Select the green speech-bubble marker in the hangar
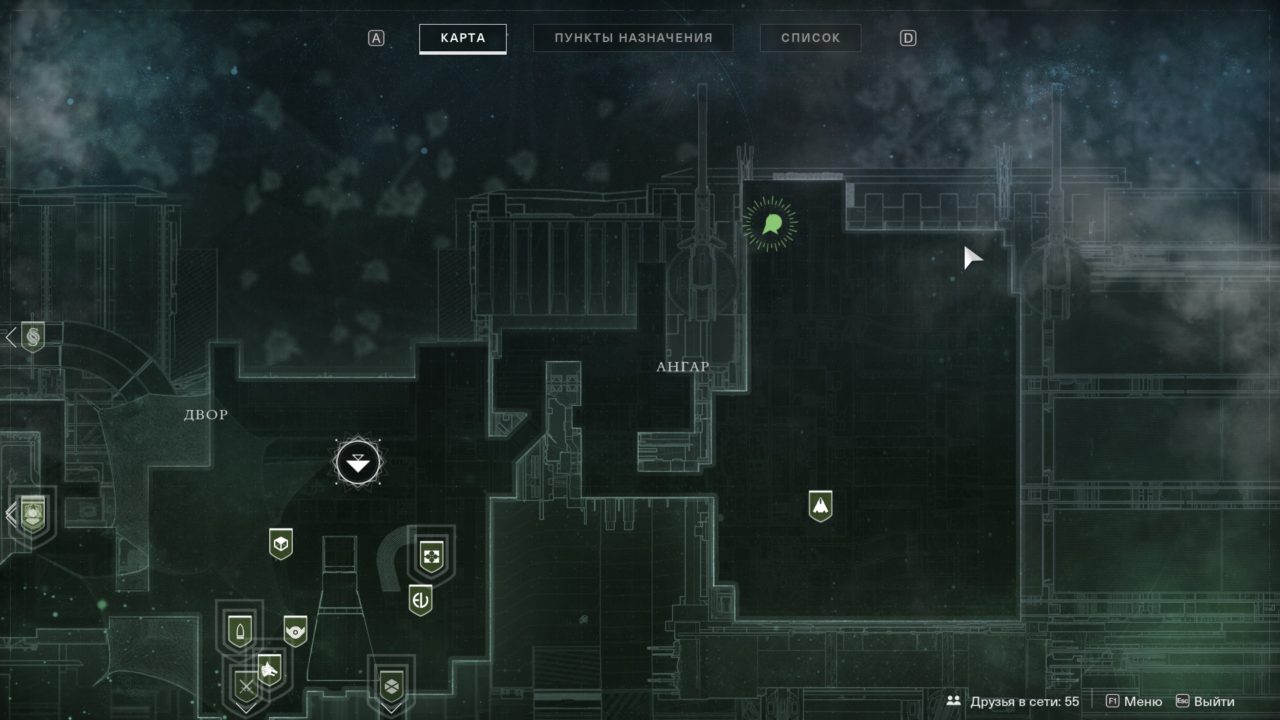This screenshot has width=1280, height=720. (771, 223)
